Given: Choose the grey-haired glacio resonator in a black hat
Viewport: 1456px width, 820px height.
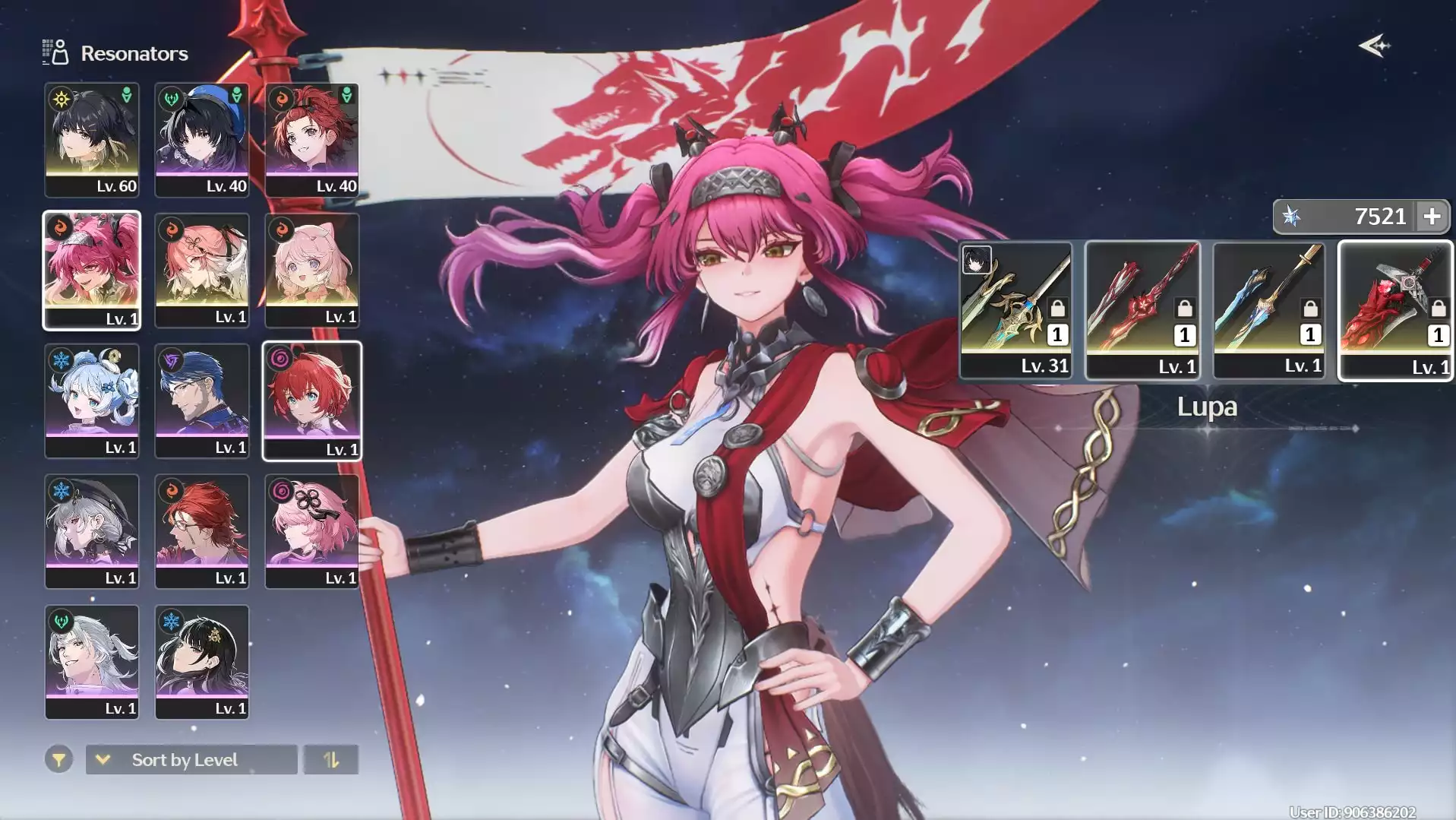Looking at the screenshot, I should point(92,531).
